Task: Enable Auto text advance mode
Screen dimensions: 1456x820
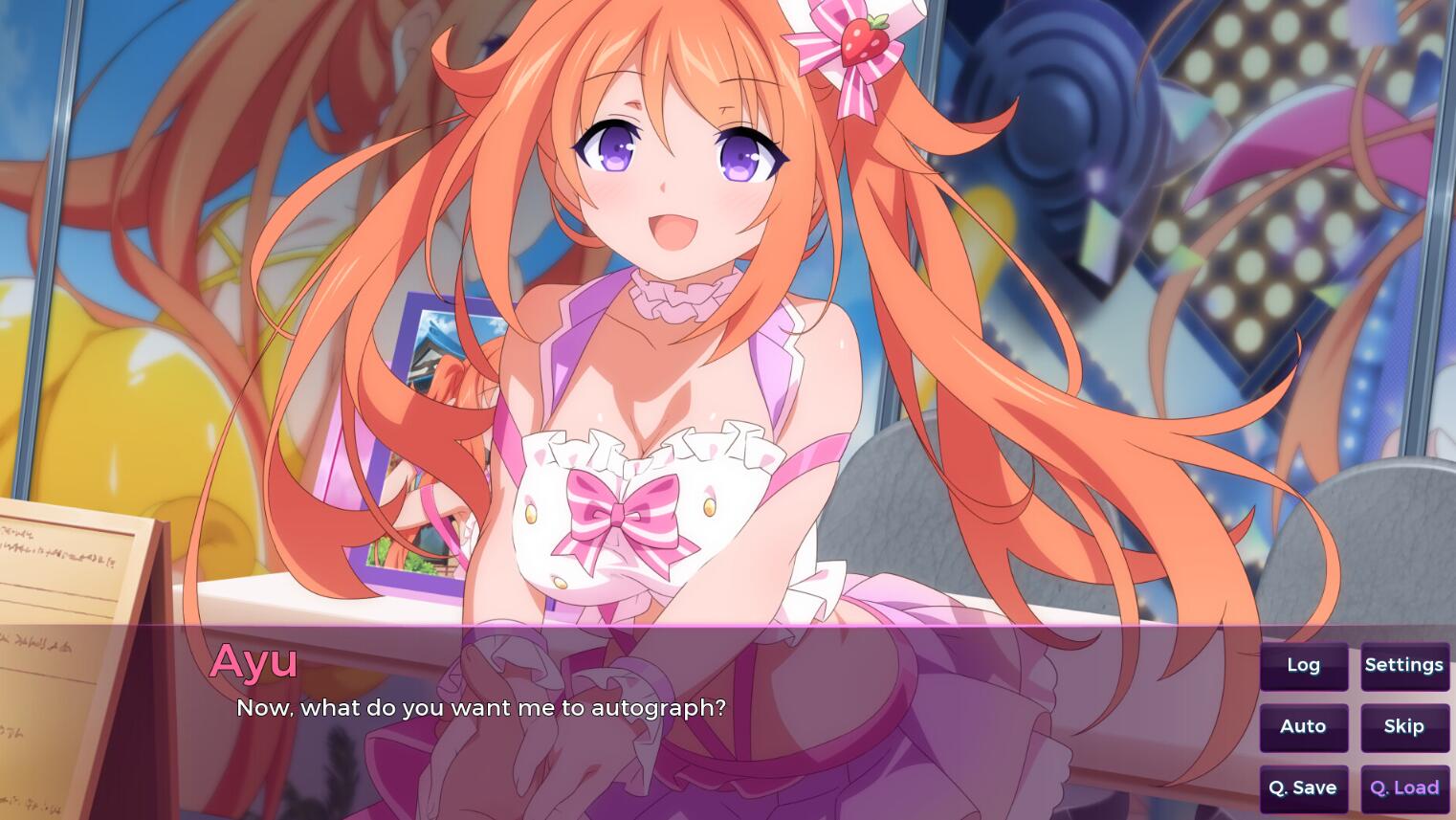Action: click(x=1303, y=726)
